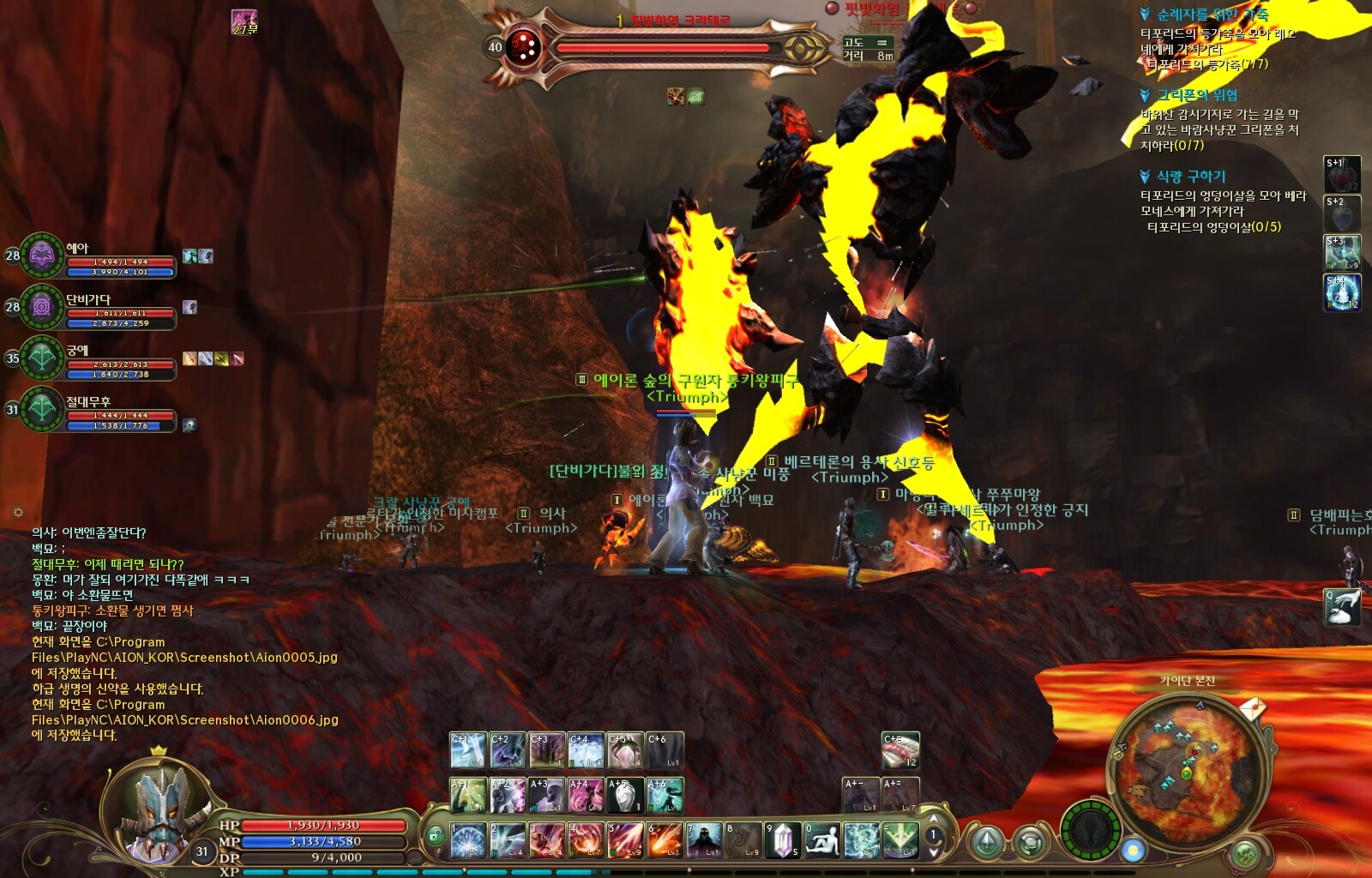1372x878 pixels.
Task: Toggle the hotbar lock padlock
Action: [436, 836]
